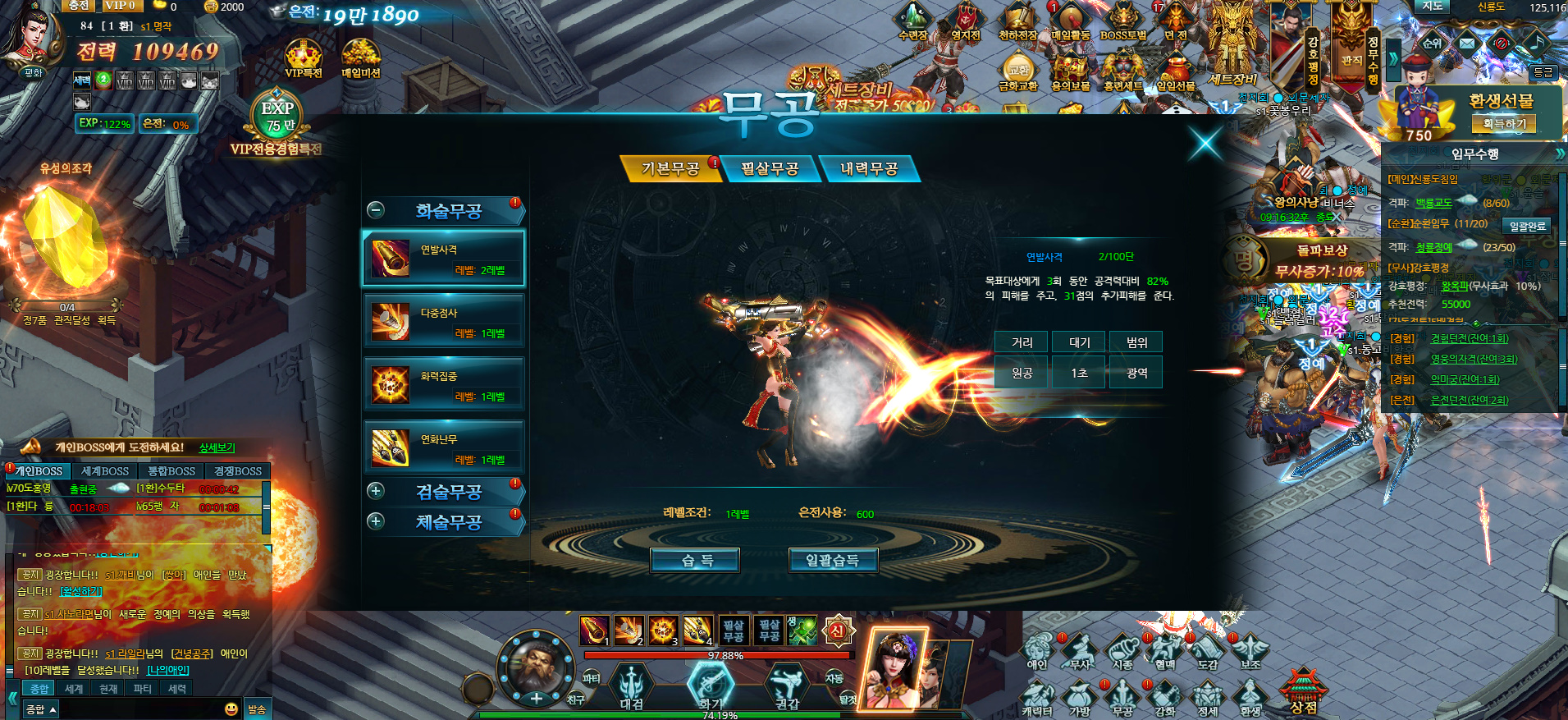Screen dimensions: 1568x720
Task: Choose the 다중점사 skill row
Action: click(x=443, y=322)
